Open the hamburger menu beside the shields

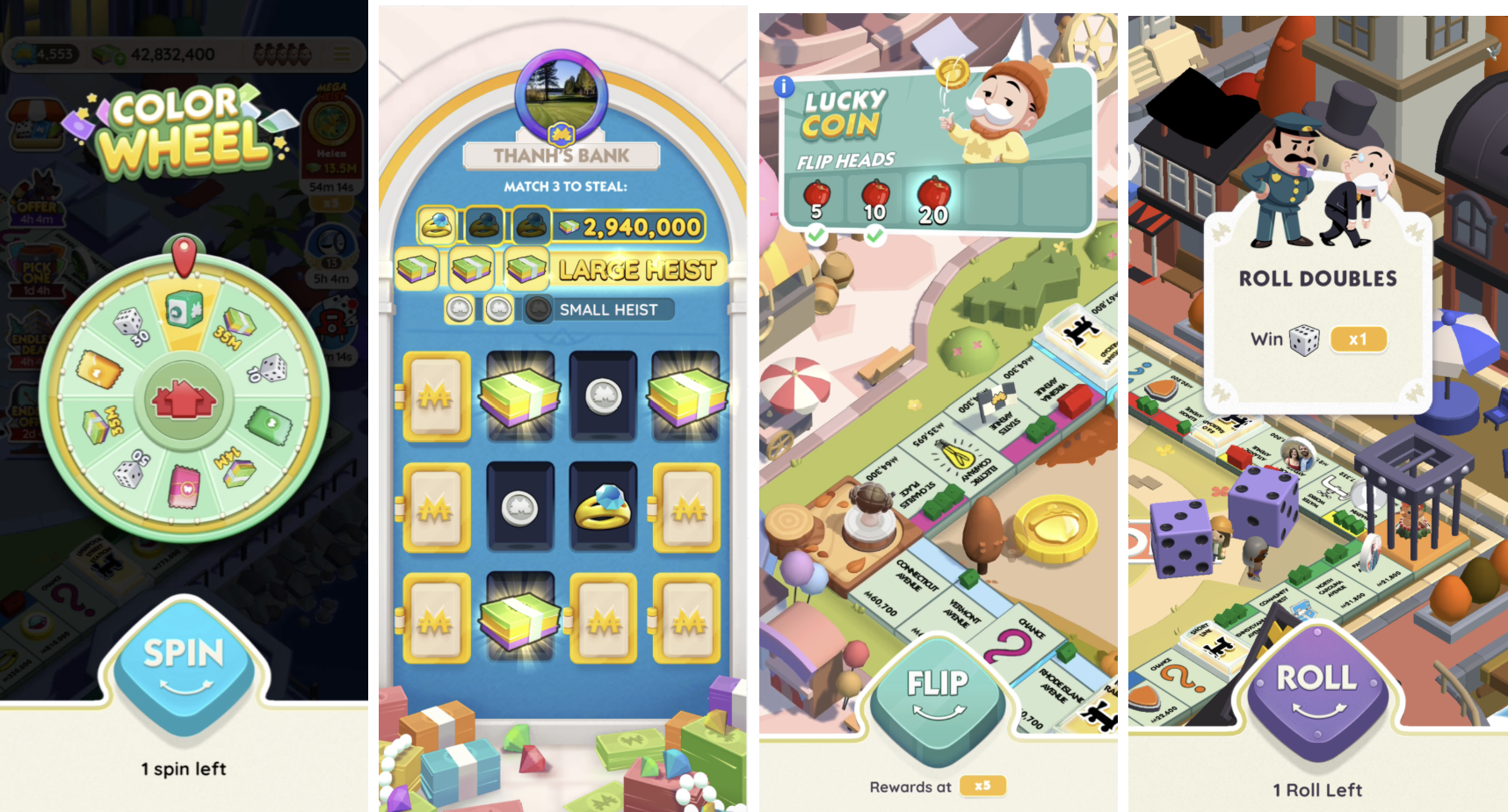point(342,54)
